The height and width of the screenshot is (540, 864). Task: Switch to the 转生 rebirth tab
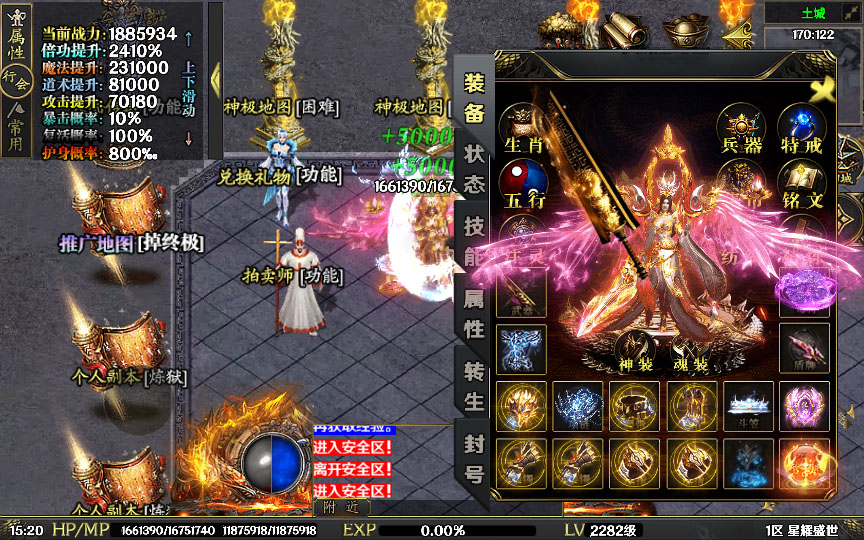tap(474, 385)
